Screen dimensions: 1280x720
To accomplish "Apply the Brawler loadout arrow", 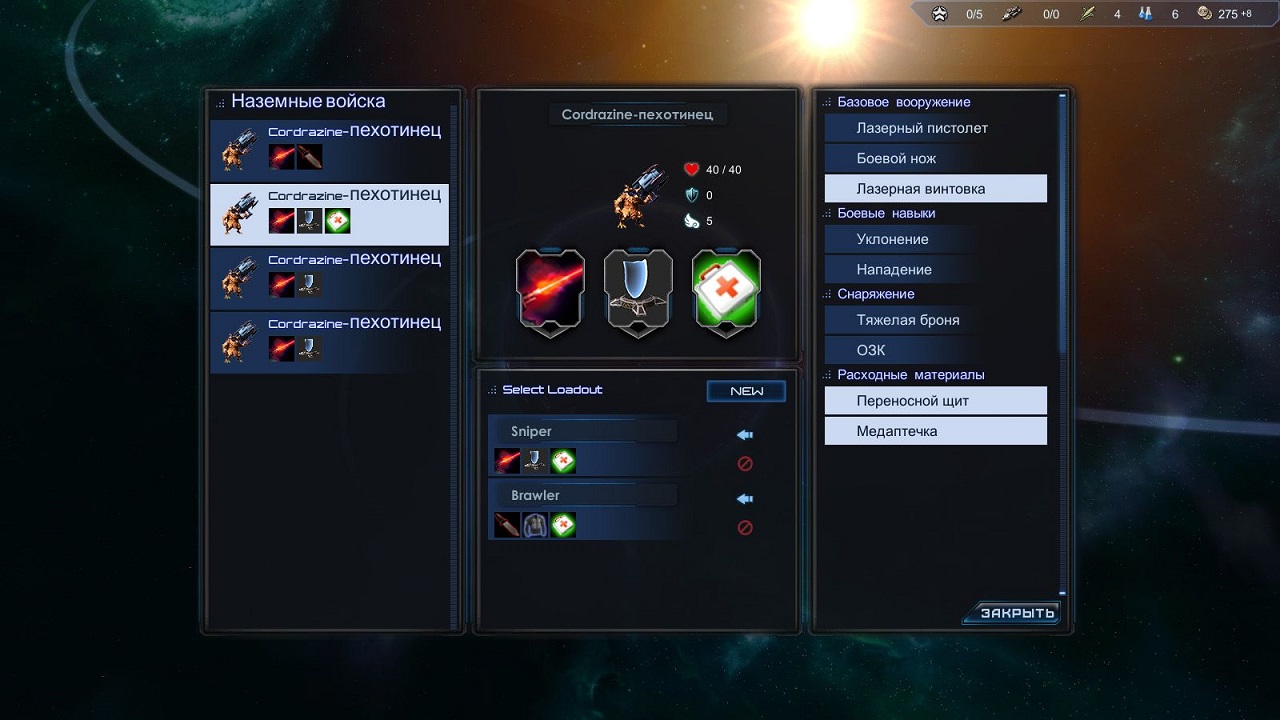I will click(x=744, y=499).
